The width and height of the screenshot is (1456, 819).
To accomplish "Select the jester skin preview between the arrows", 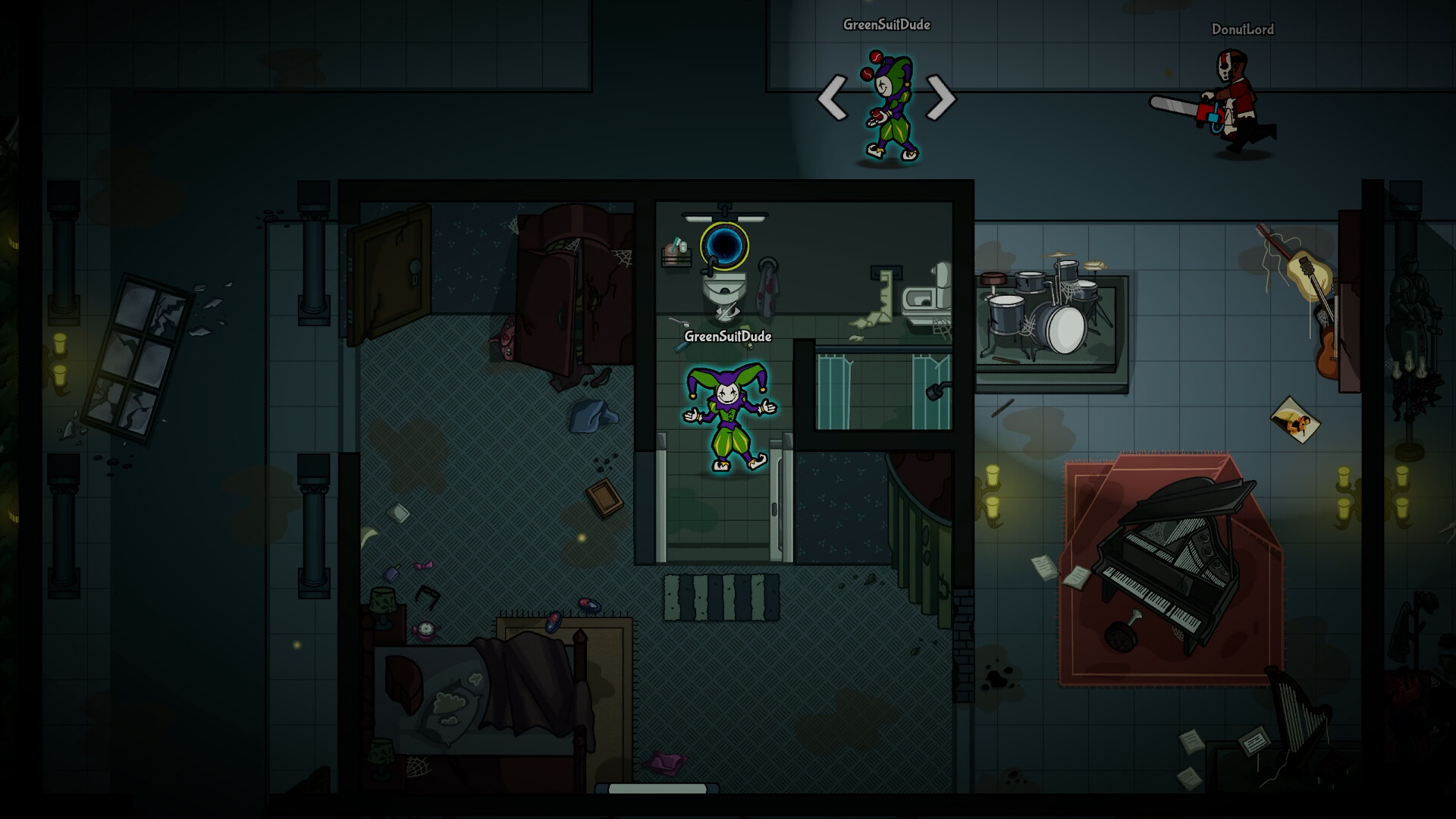I will click(x=887, y=106).
